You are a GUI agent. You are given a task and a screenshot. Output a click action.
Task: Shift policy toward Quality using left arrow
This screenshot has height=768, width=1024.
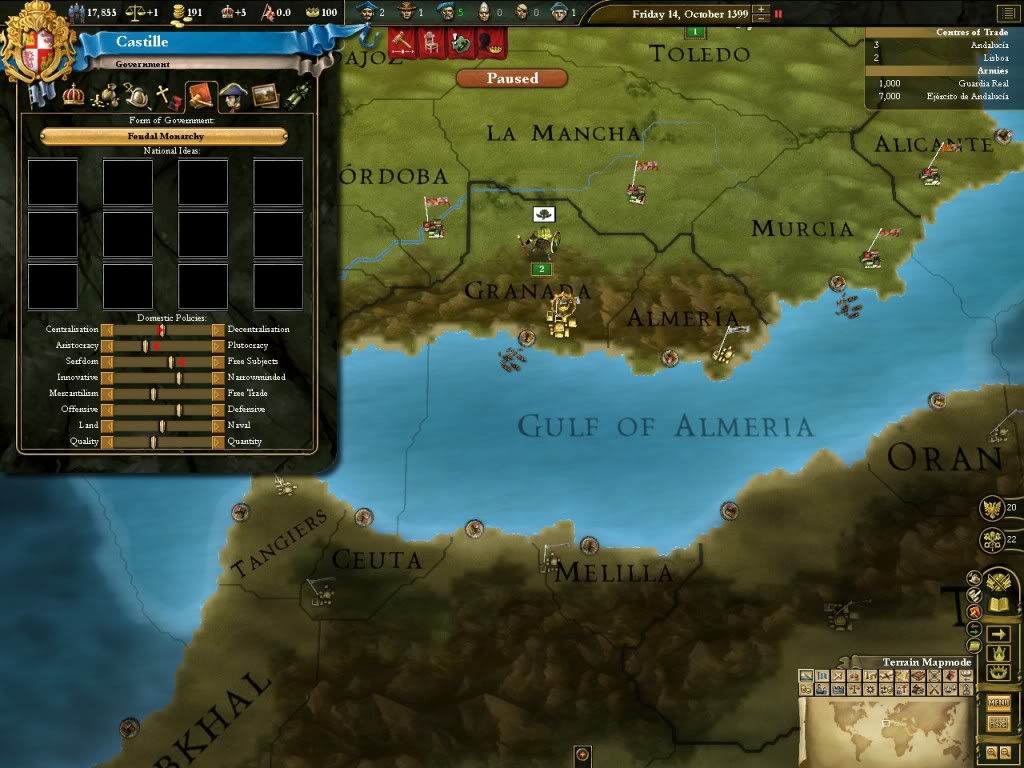[107, 441]
